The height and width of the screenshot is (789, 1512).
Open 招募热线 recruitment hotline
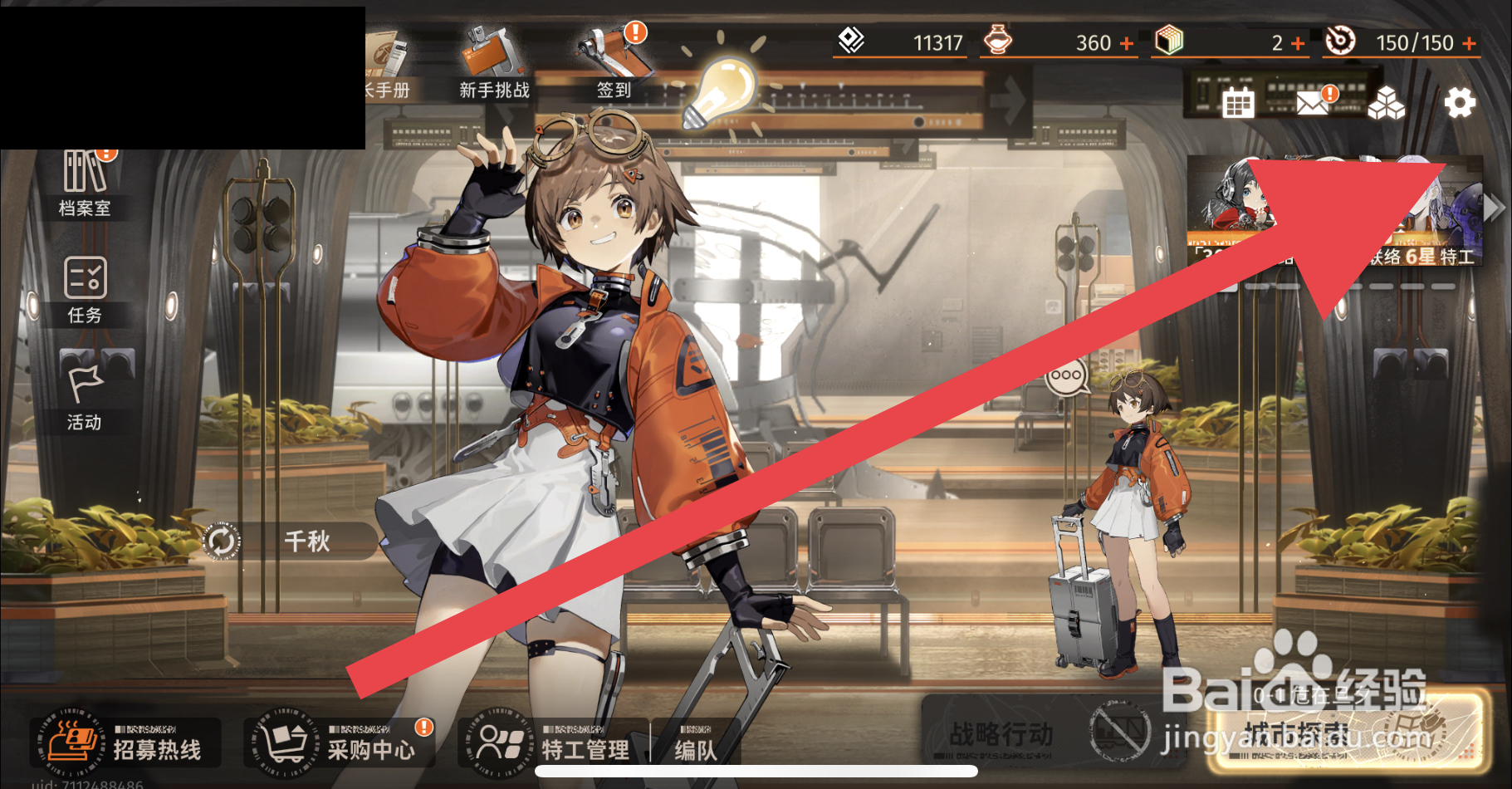tap(129, 742)
